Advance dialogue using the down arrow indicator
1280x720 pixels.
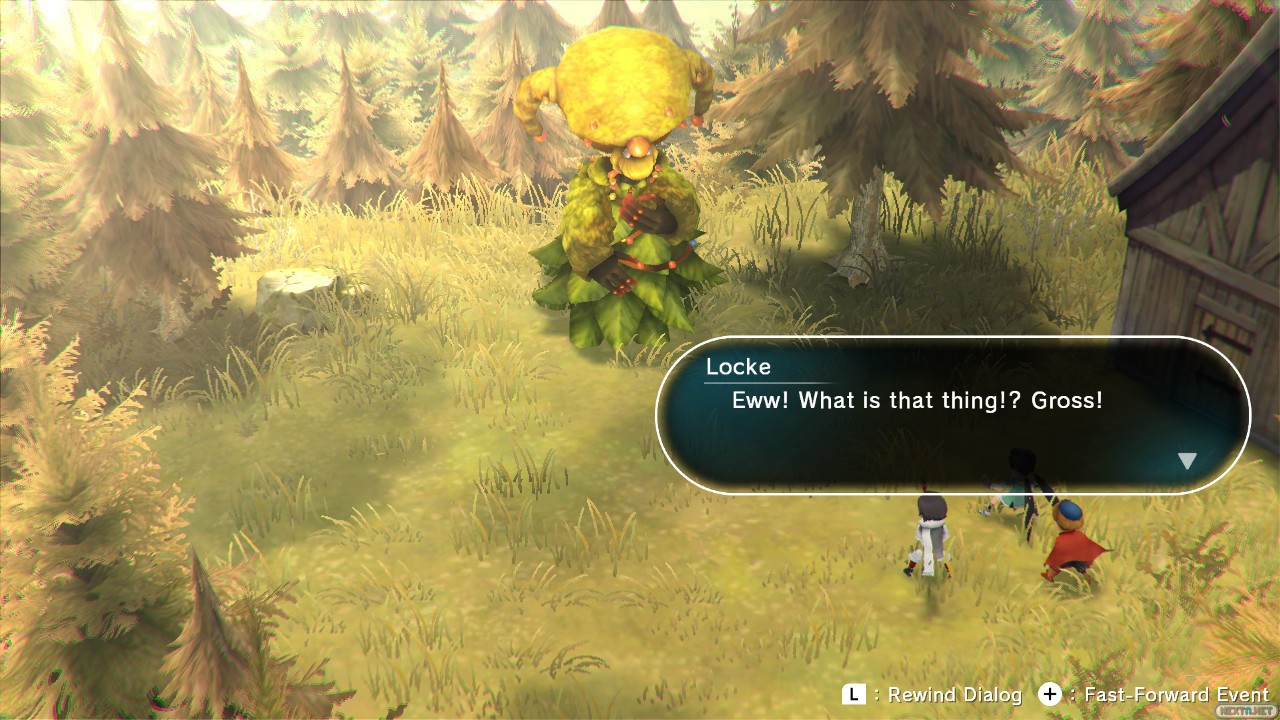1187,461
